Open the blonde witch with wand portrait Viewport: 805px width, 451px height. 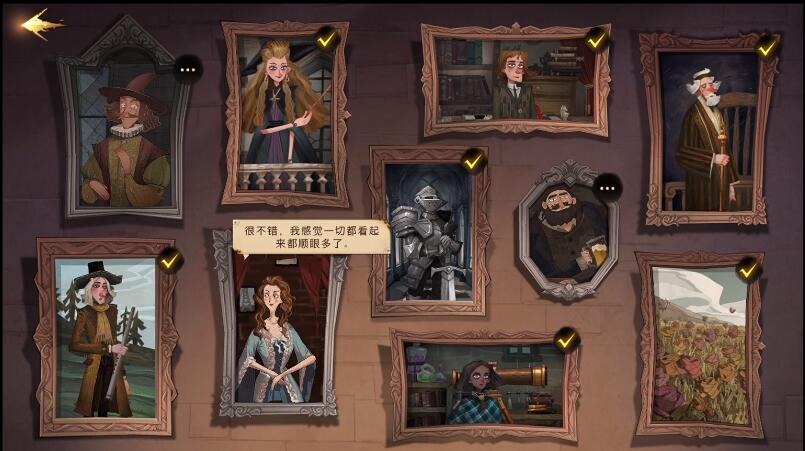pos(284,113)
